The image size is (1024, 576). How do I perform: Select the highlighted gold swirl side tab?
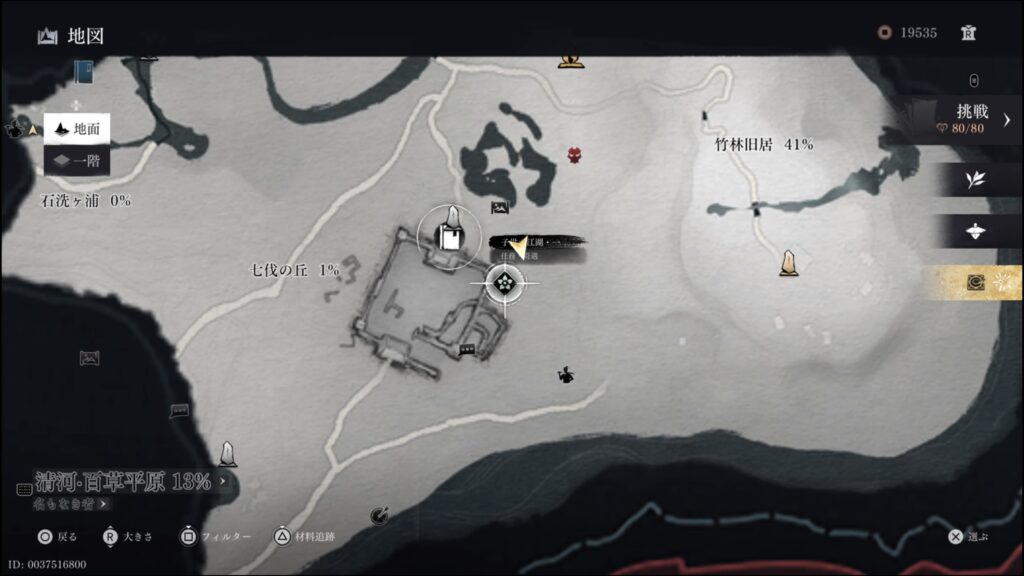pos(973,283)
